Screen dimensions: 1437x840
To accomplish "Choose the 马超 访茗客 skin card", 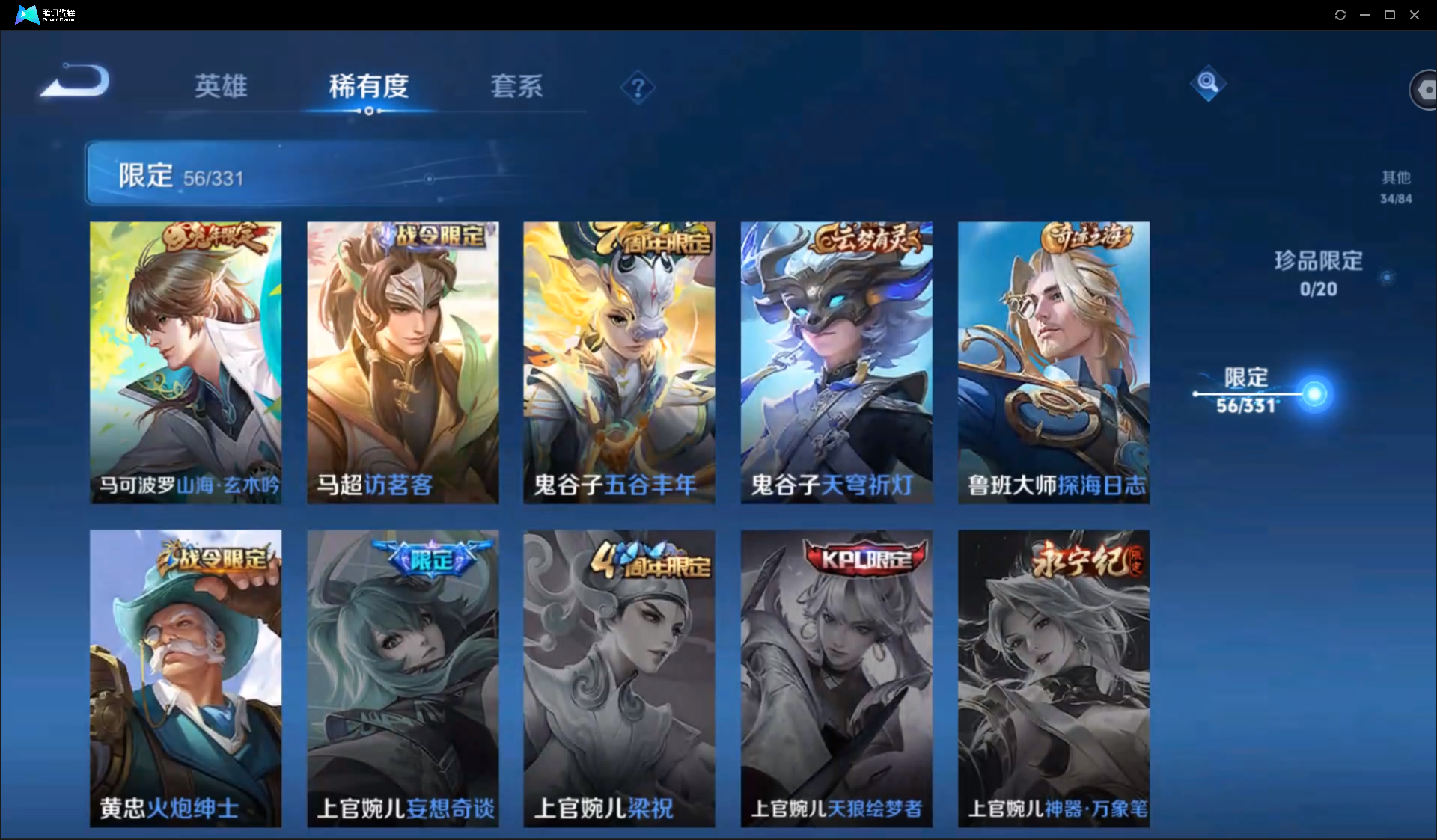I will click(403, 362).
